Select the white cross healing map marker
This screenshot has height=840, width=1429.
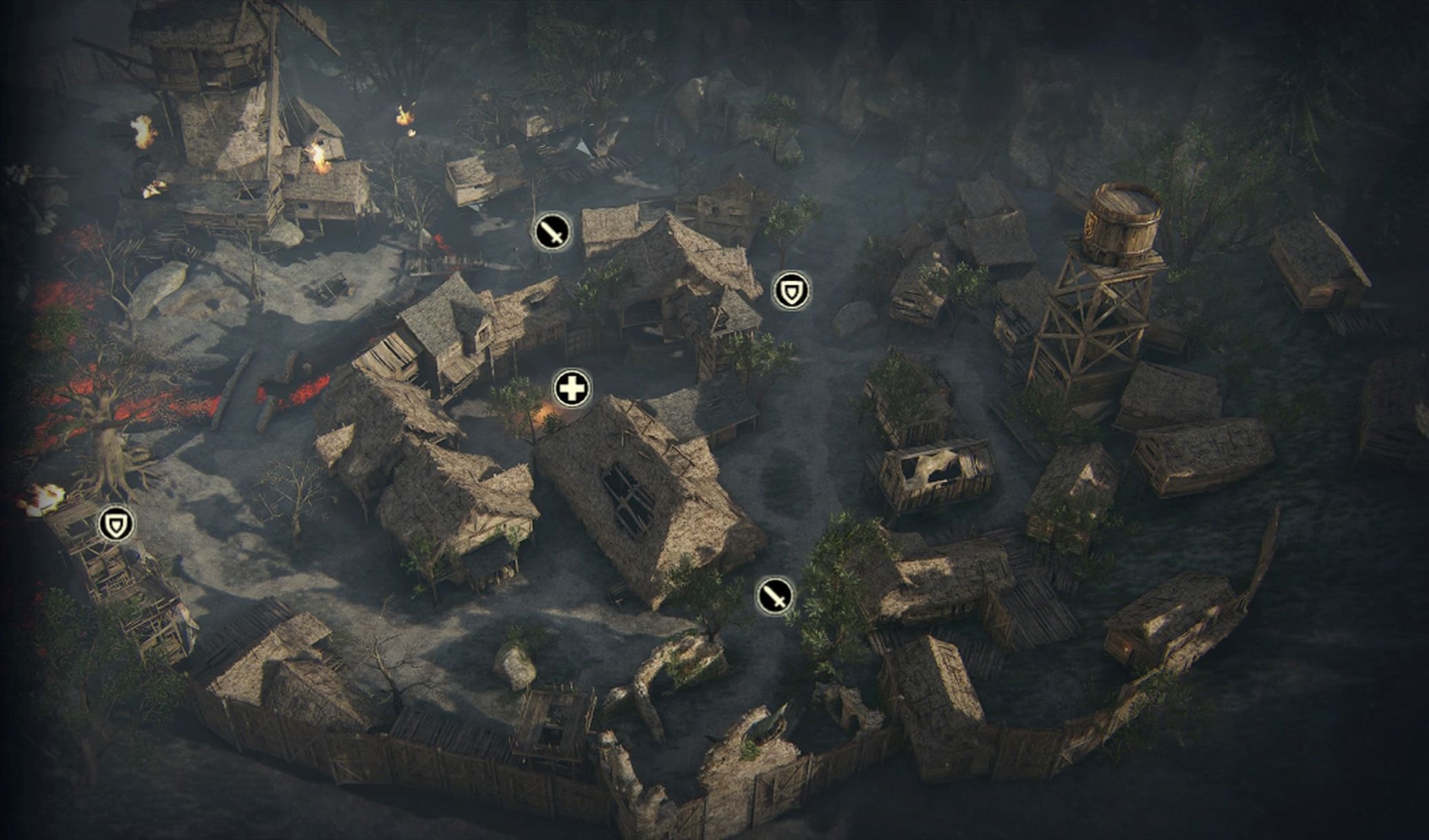coord(572,389)
